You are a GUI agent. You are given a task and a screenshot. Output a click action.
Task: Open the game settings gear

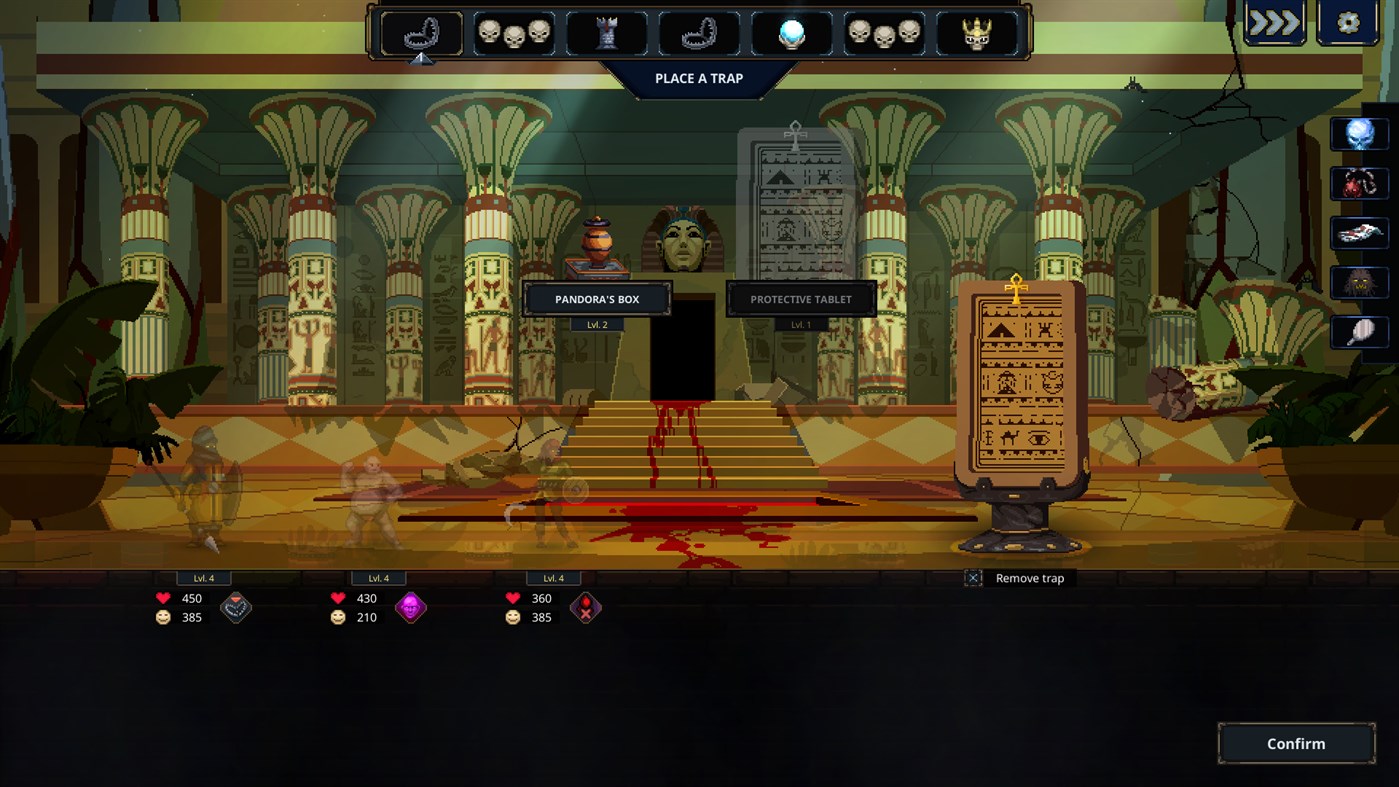[1347, 21]
